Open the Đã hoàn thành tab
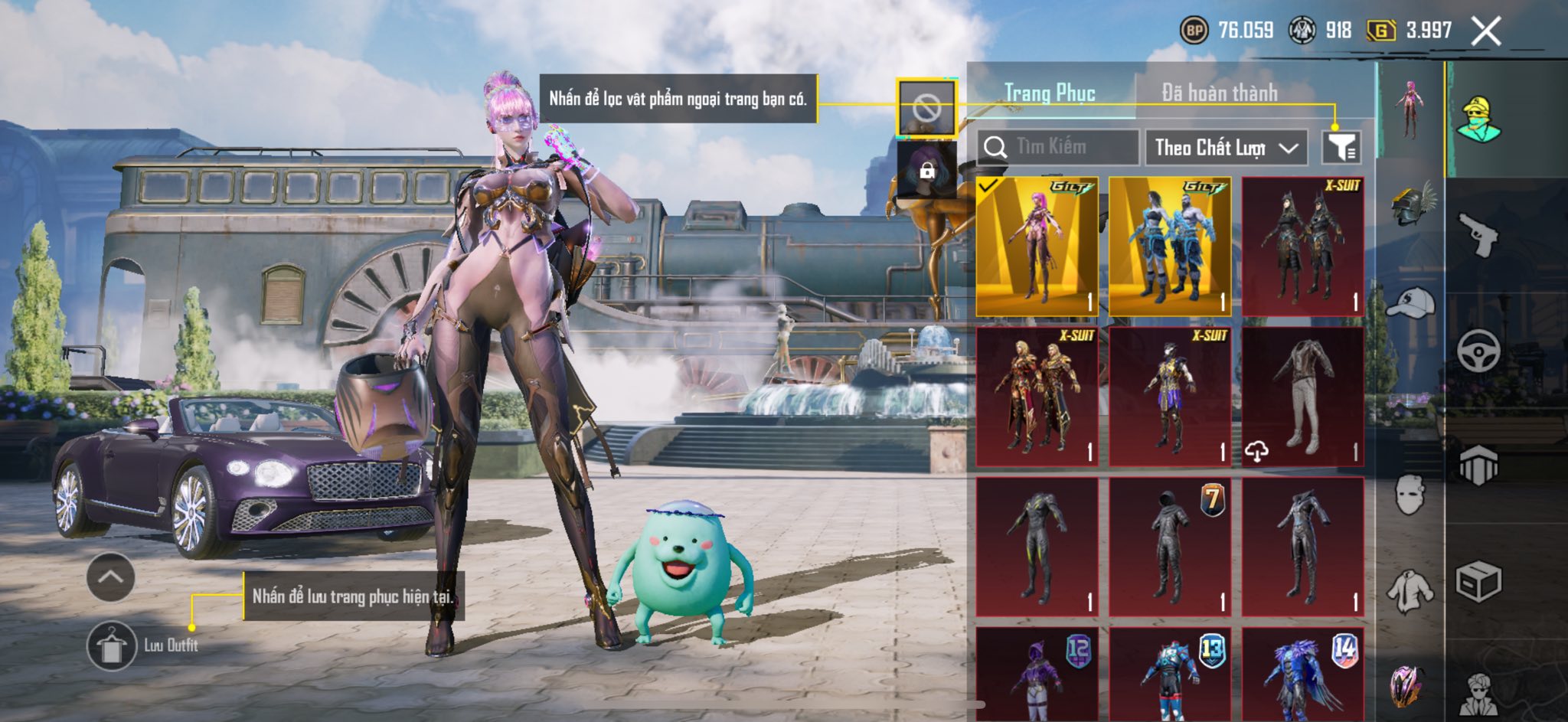The height and width of the screenshot is (722, 1568). click(1219, 93)
